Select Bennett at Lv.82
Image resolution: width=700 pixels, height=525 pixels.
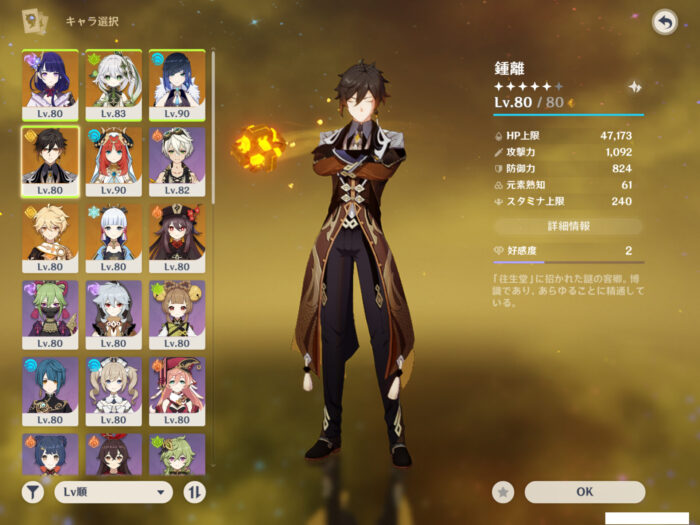pos(177,161)
